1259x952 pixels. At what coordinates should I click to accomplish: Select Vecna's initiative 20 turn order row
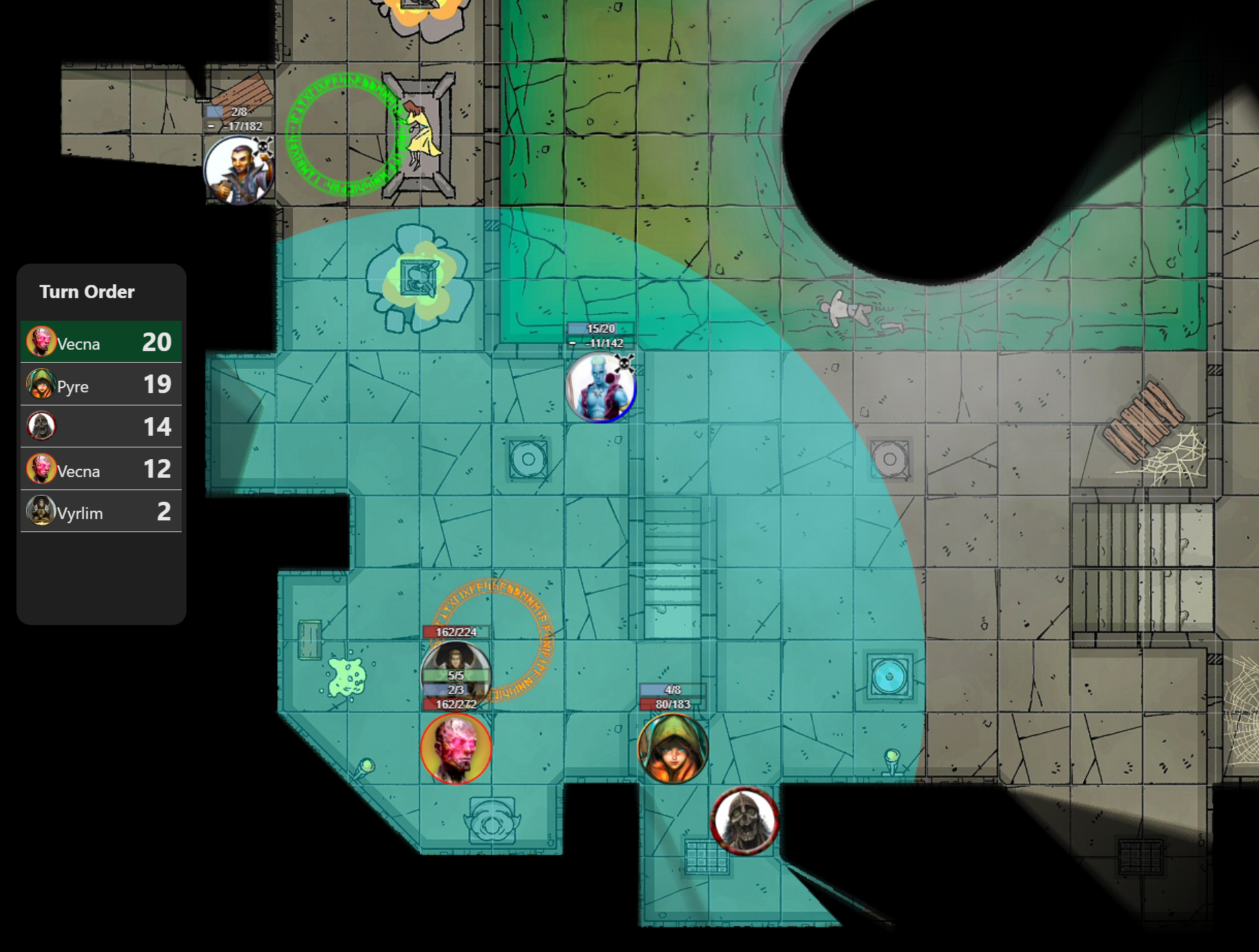coord(101,342)
